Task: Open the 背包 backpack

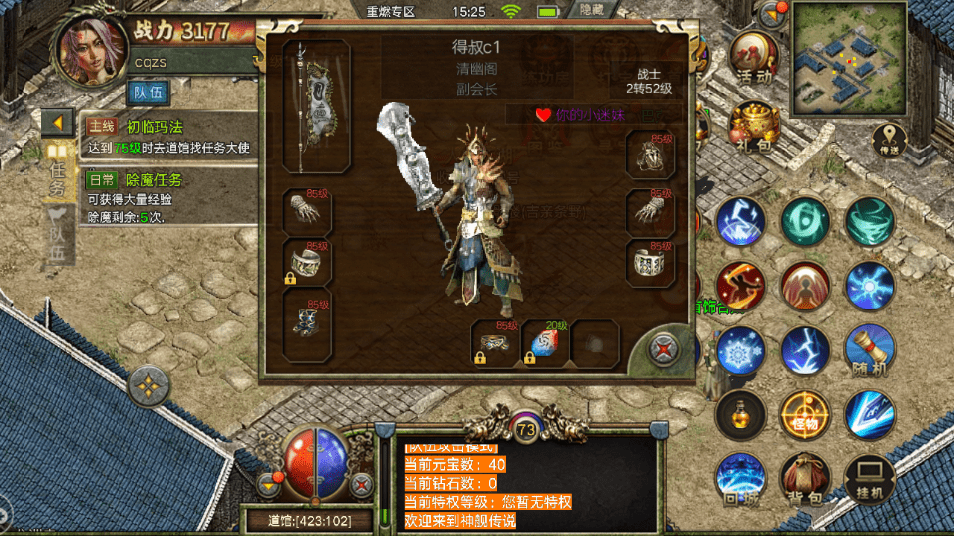Action: 804,477
